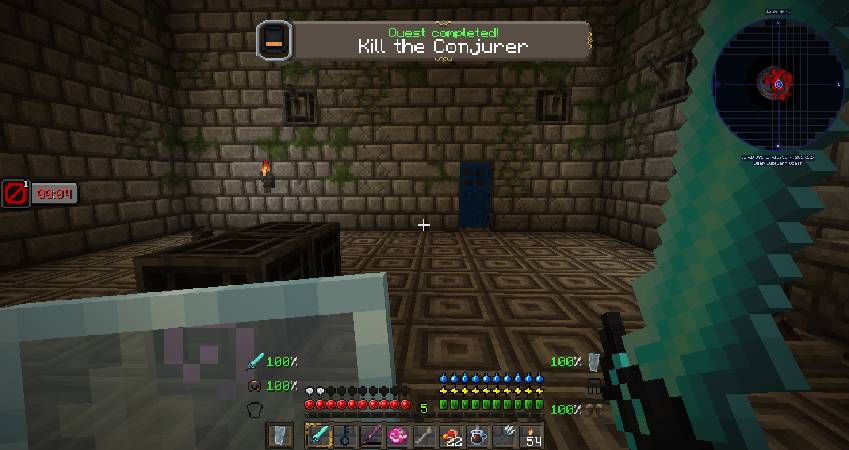
Task: Open the circular minimap
Action: (777, 86)
